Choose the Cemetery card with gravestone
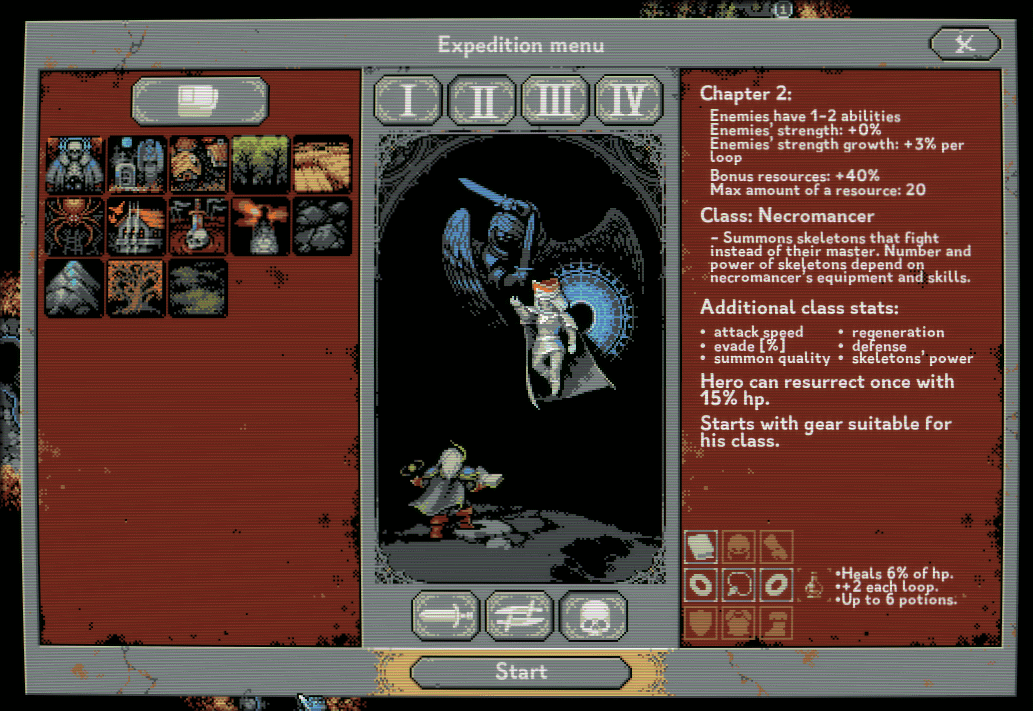 pyautogui.click(x=137, y=165)
